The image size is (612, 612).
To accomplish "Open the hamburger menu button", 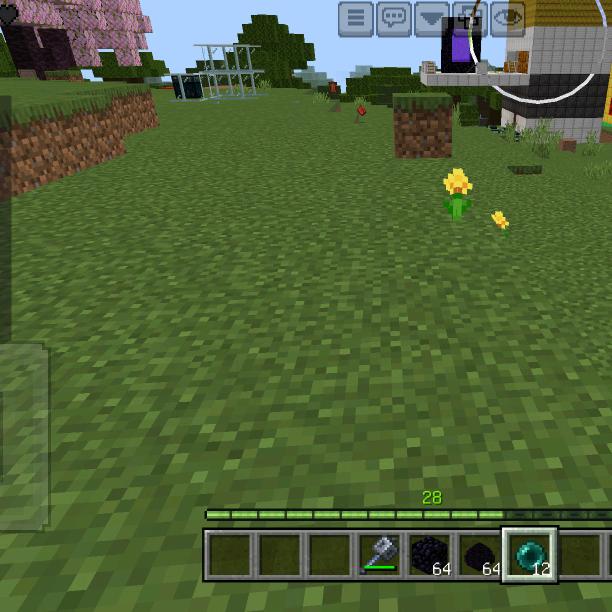I will pyautogui.click(x=356, y=18).
